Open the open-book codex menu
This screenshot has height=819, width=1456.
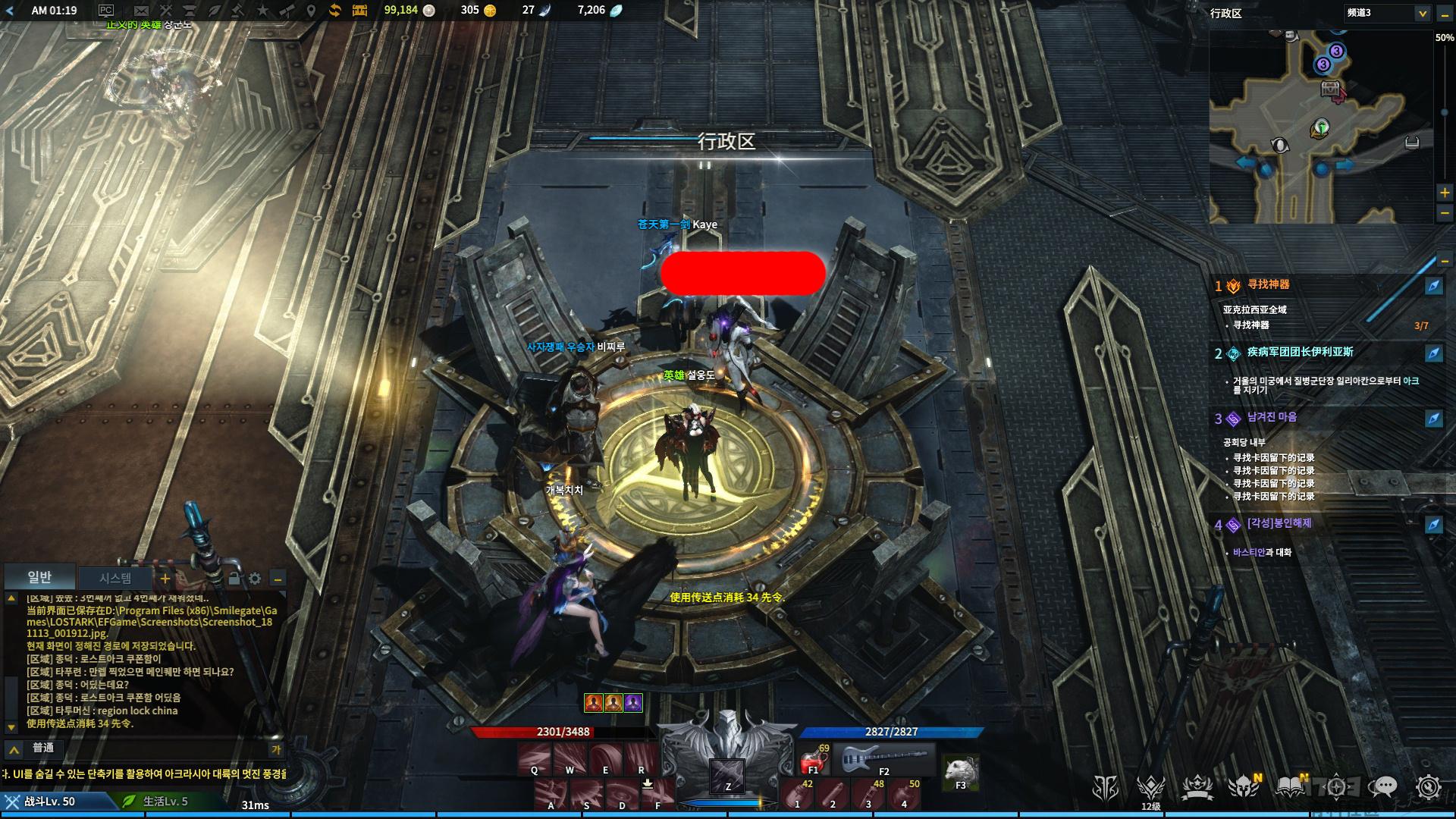pos(1290,788)
